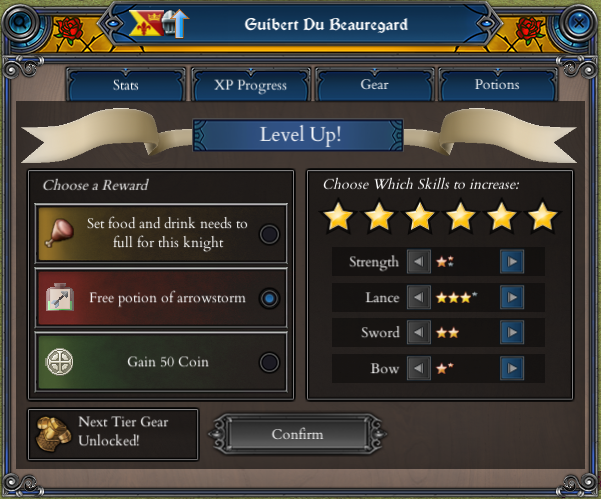Show the Gear tab
This screenshot has height=499, width=601.
(374, 85)
